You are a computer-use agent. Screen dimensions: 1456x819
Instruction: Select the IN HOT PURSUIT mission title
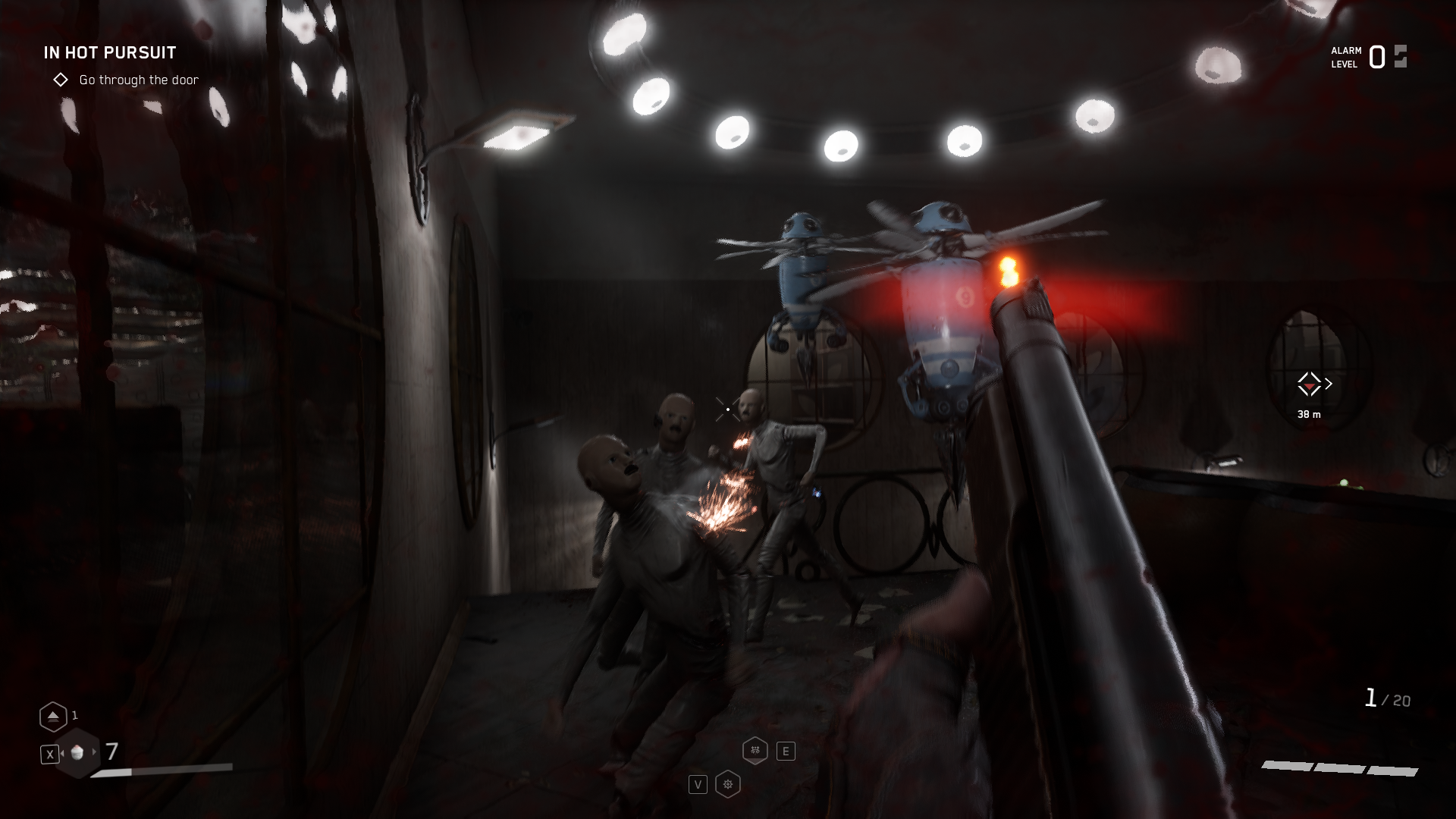point(109,52)
